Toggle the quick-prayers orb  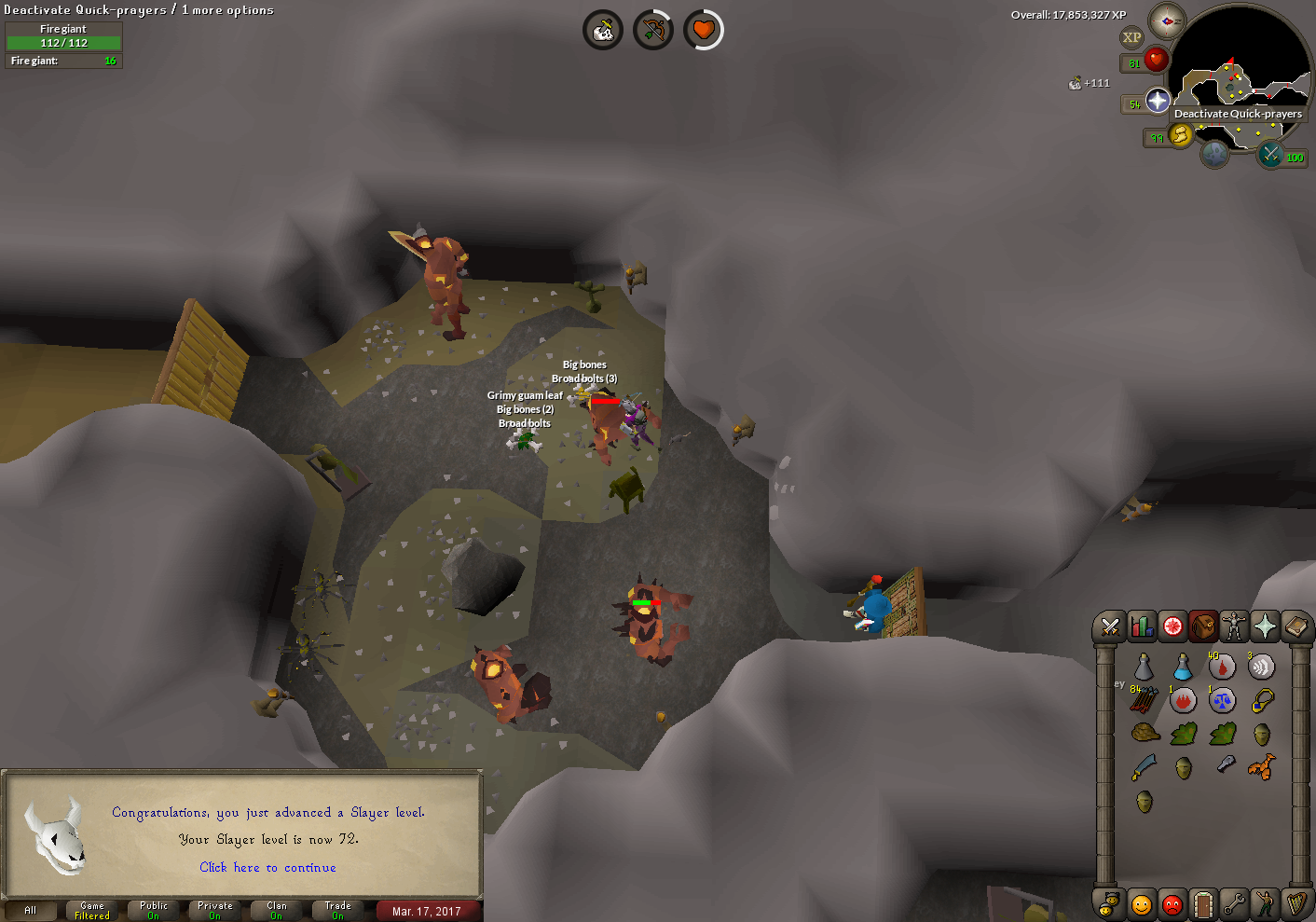pyautogui.click(x=1158, y=101)
